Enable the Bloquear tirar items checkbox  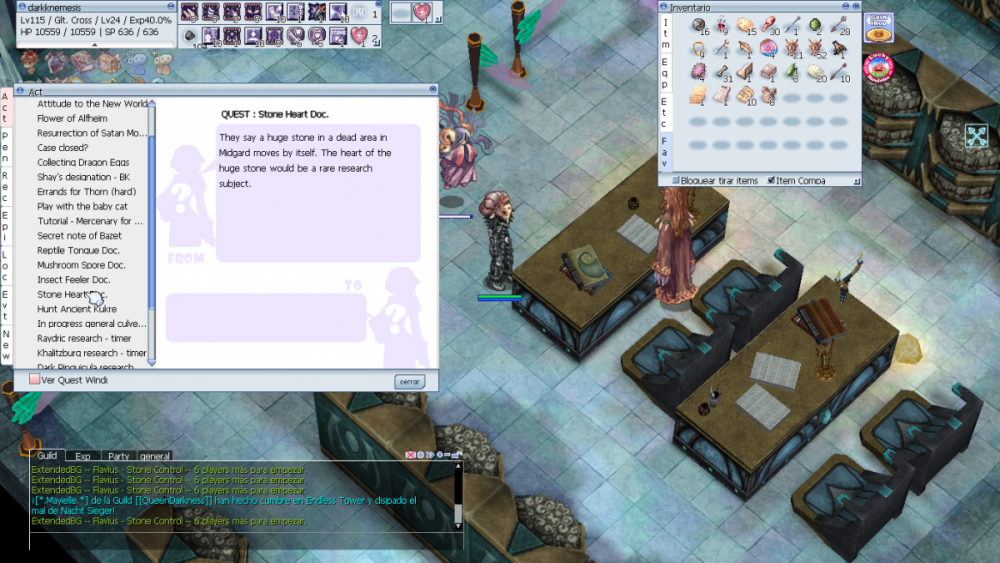675,181
